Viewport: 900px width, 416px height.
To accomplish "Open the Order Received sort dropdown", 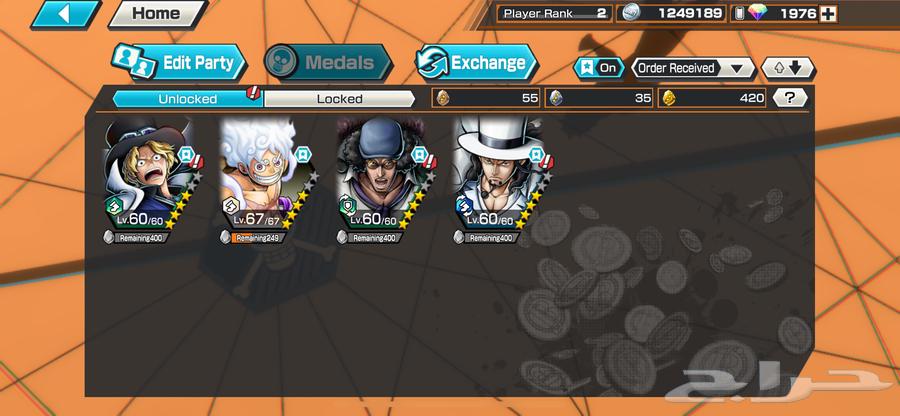I will click(x=692, y=68).
